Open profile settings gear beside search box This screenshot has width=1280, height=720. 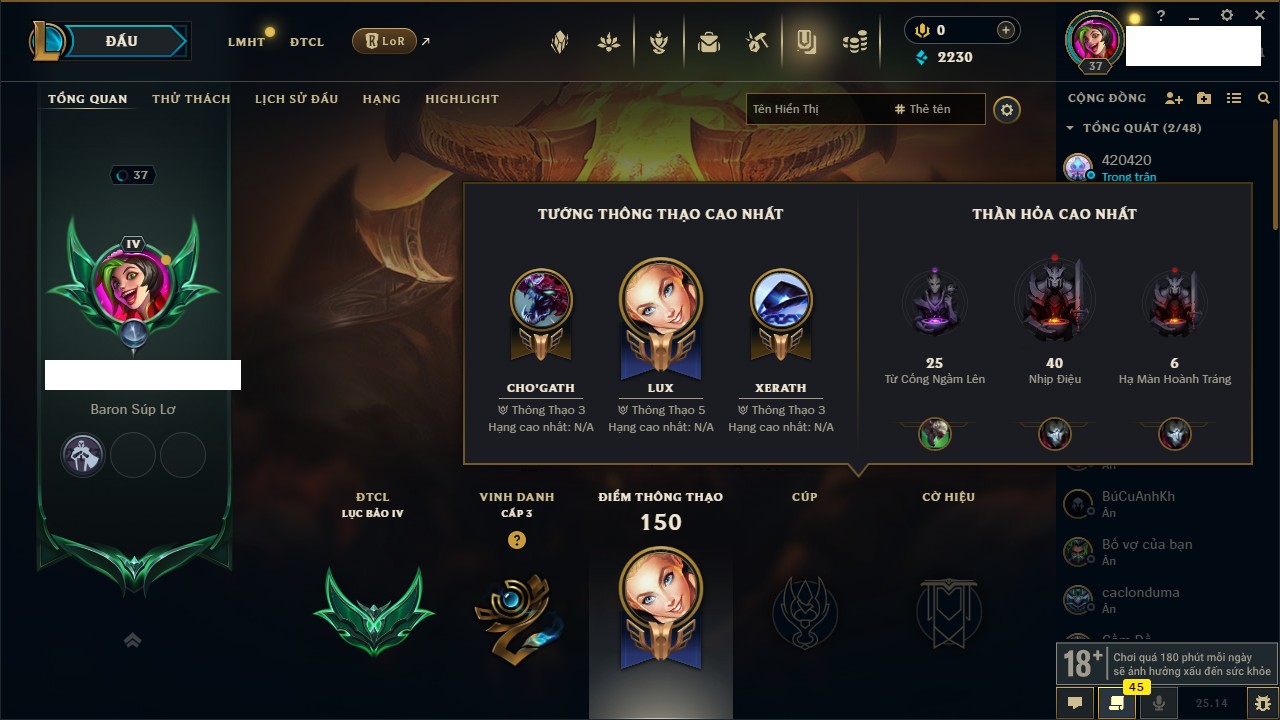1007,110
